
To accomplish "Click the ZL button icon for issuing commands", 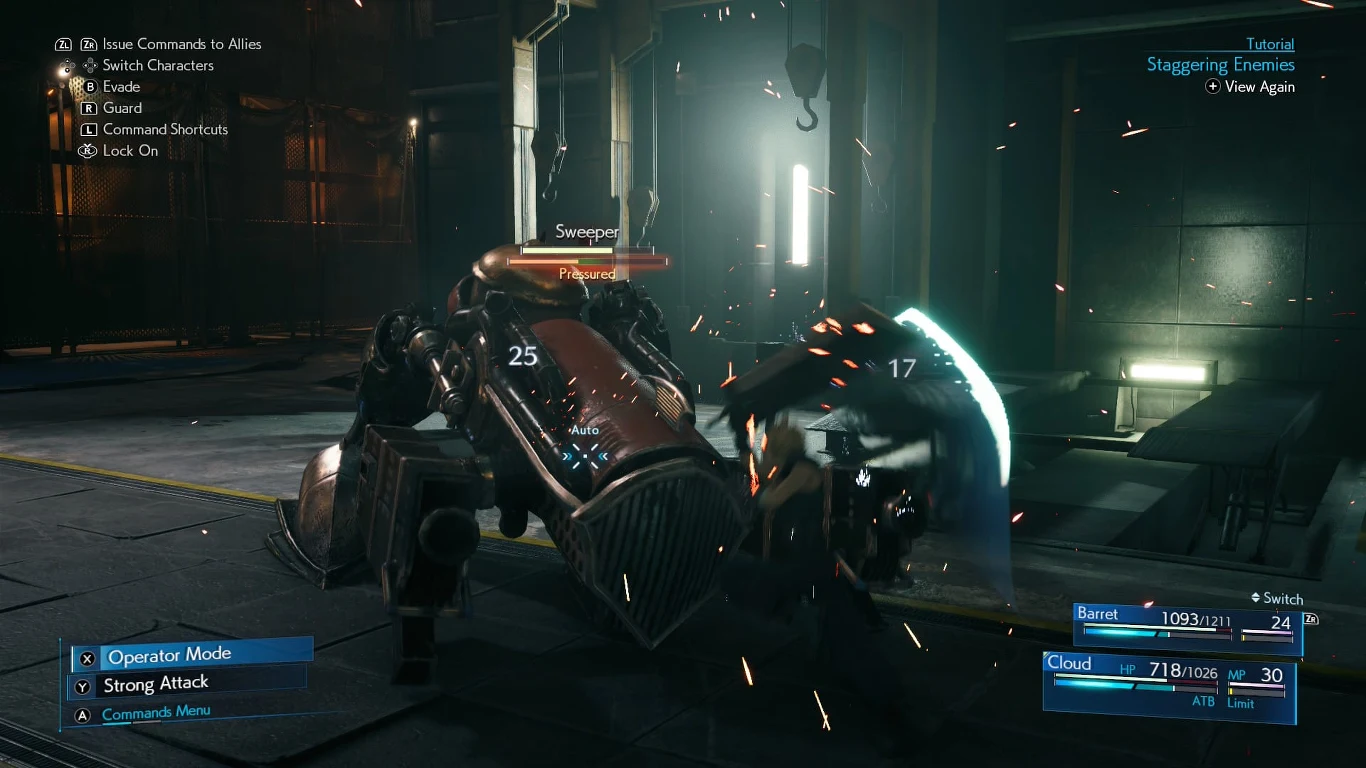I will [64, 45].
